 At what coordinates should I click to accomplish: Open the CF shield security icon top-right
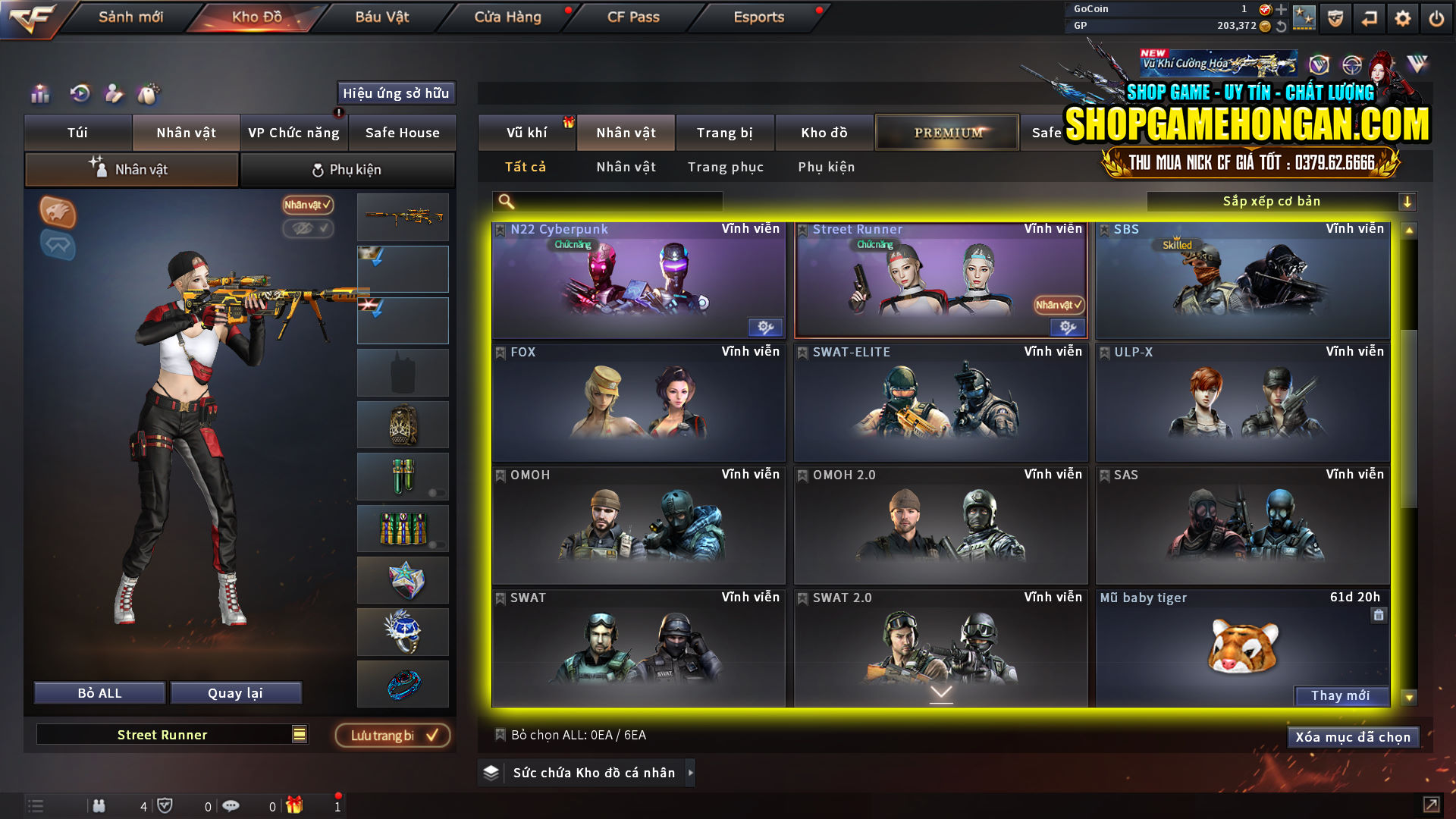[x=1335, y=17]
